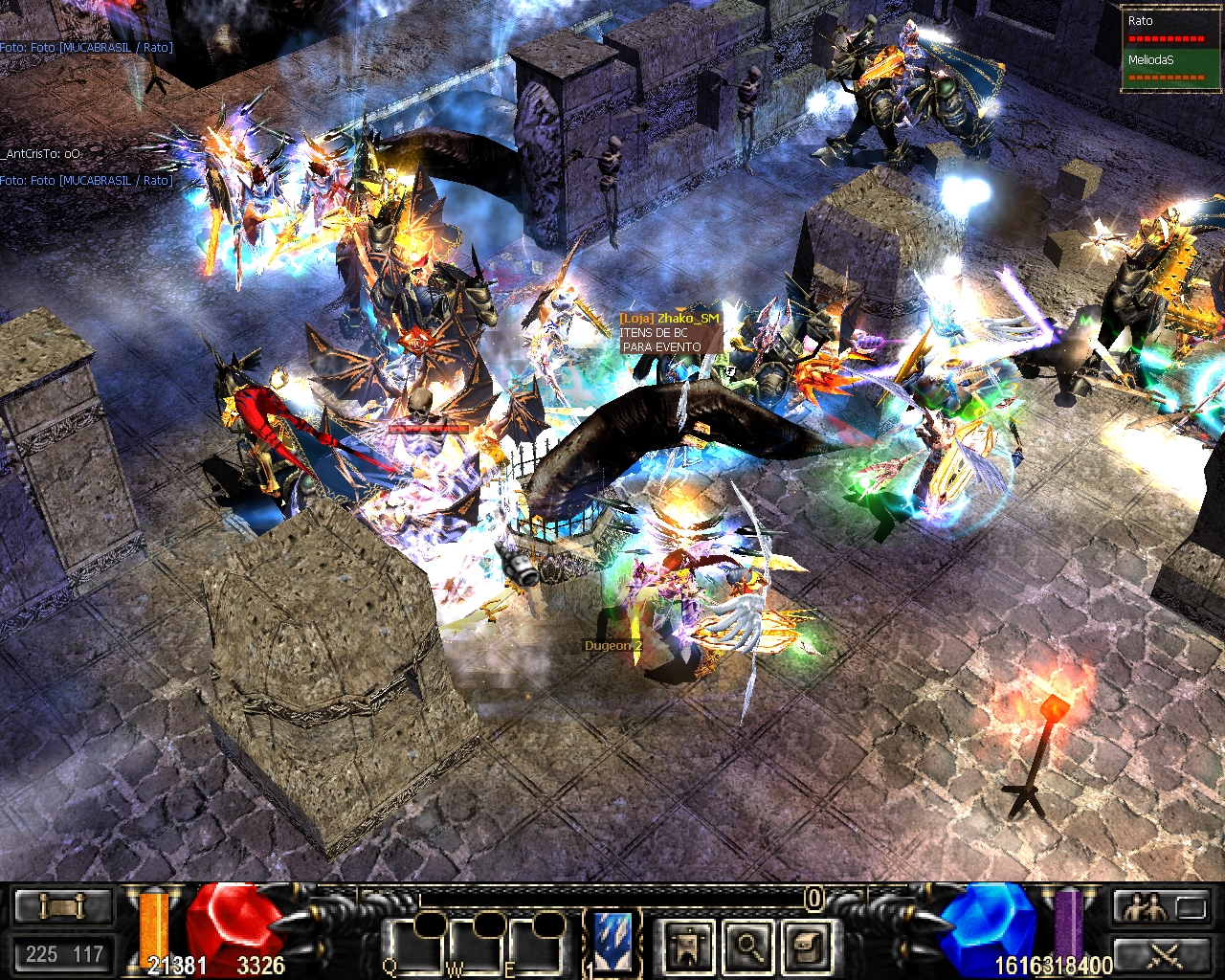The width and height of the screenshot is (1225, 980).
Task: Click the magnifying glass button
Action: (x=747, y=947)
